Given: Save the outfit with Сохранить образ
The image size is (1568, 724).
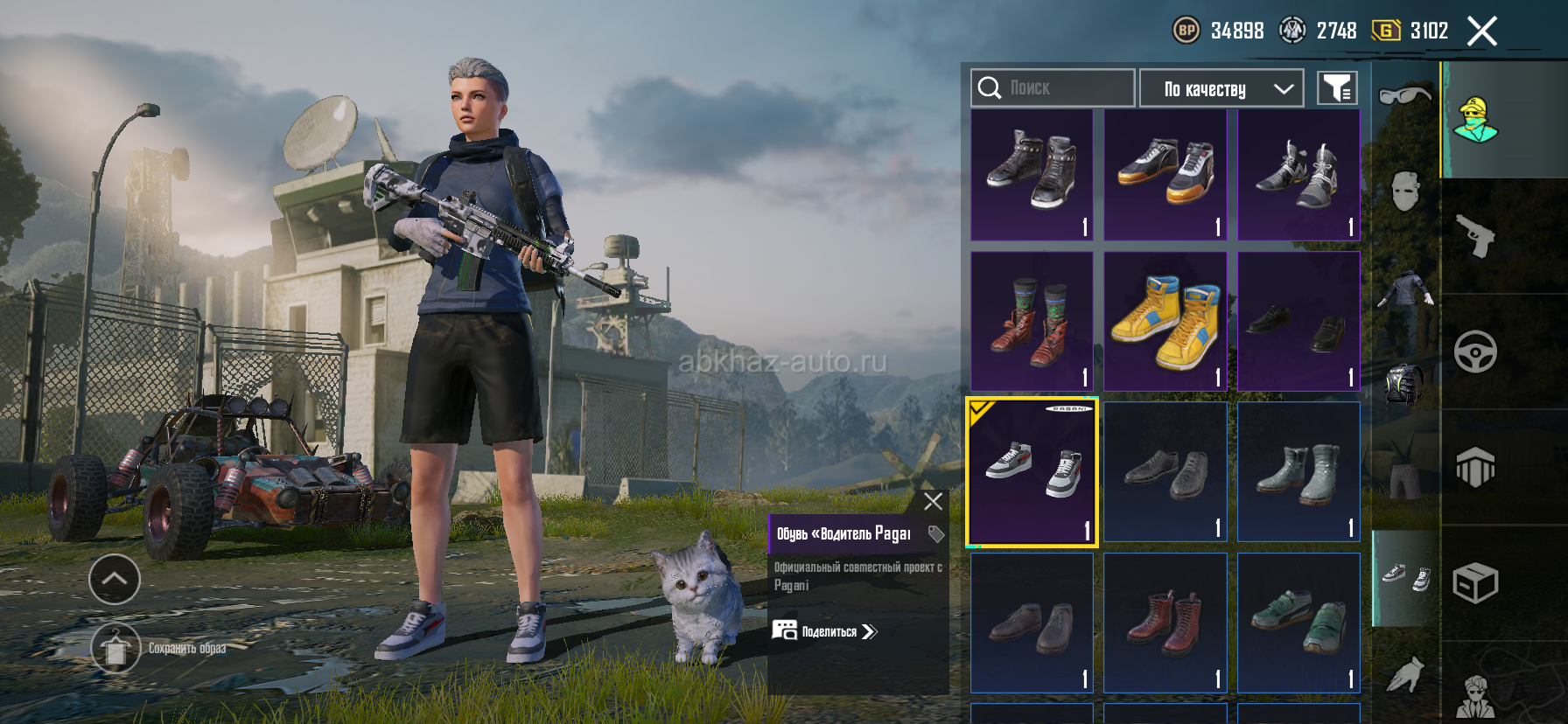Looking at the screenshot, I should 116,649.
